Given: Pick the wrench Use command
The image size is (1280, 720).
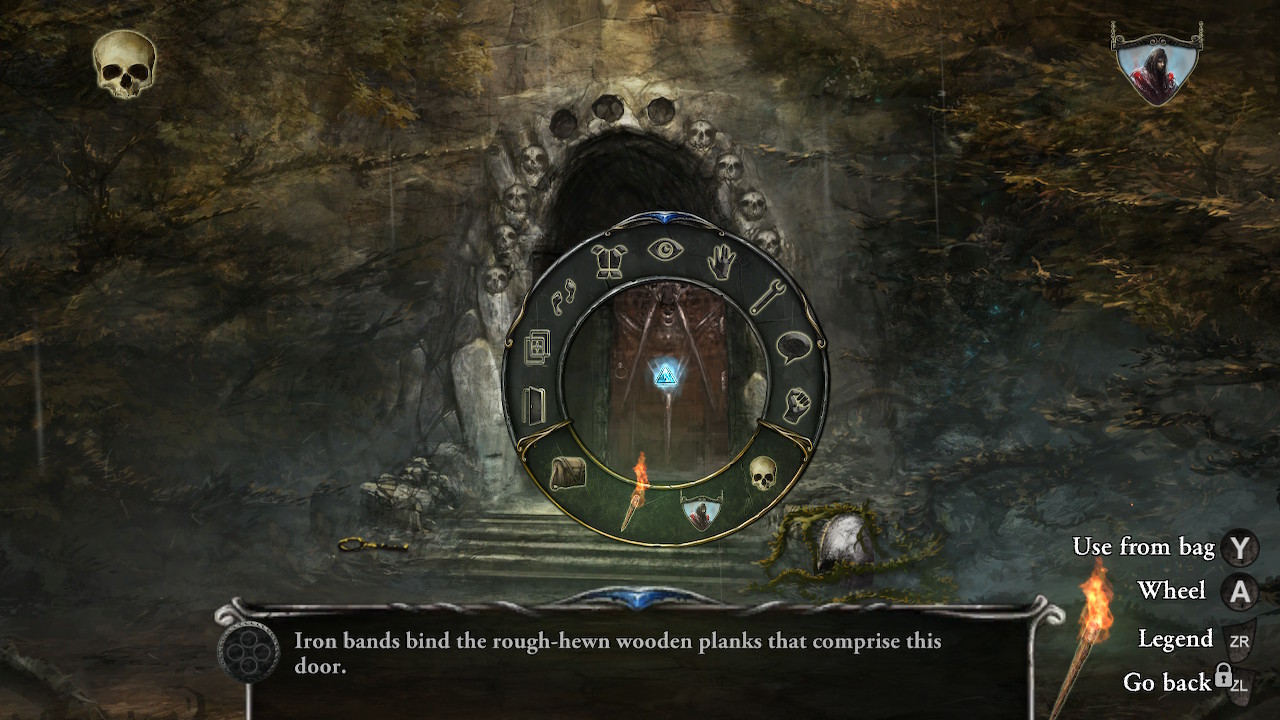Looking at the screenshot, I should [x=766, y=298].
